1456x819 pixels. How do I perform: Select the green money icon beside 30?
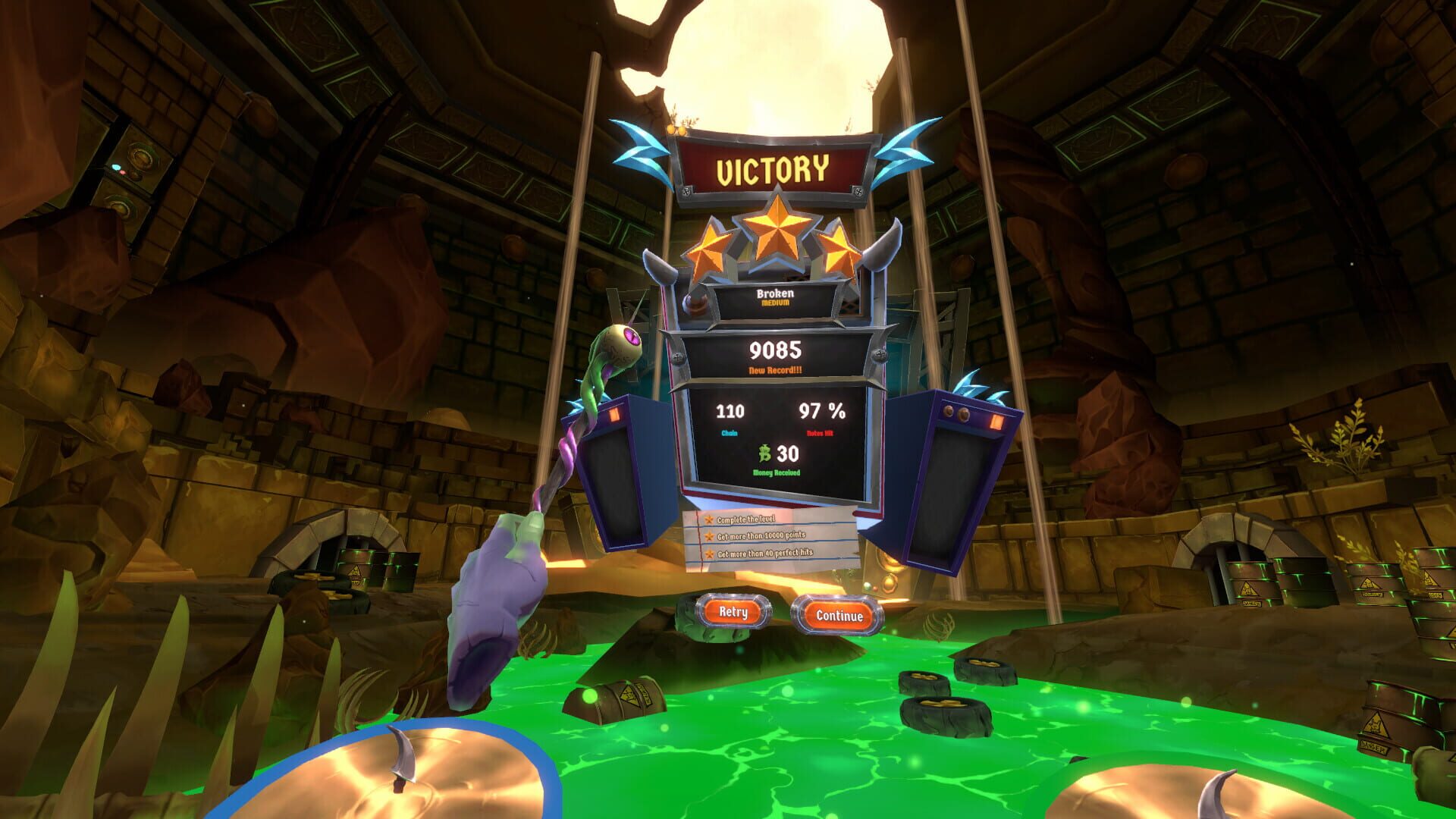click(x=763, y=454)
